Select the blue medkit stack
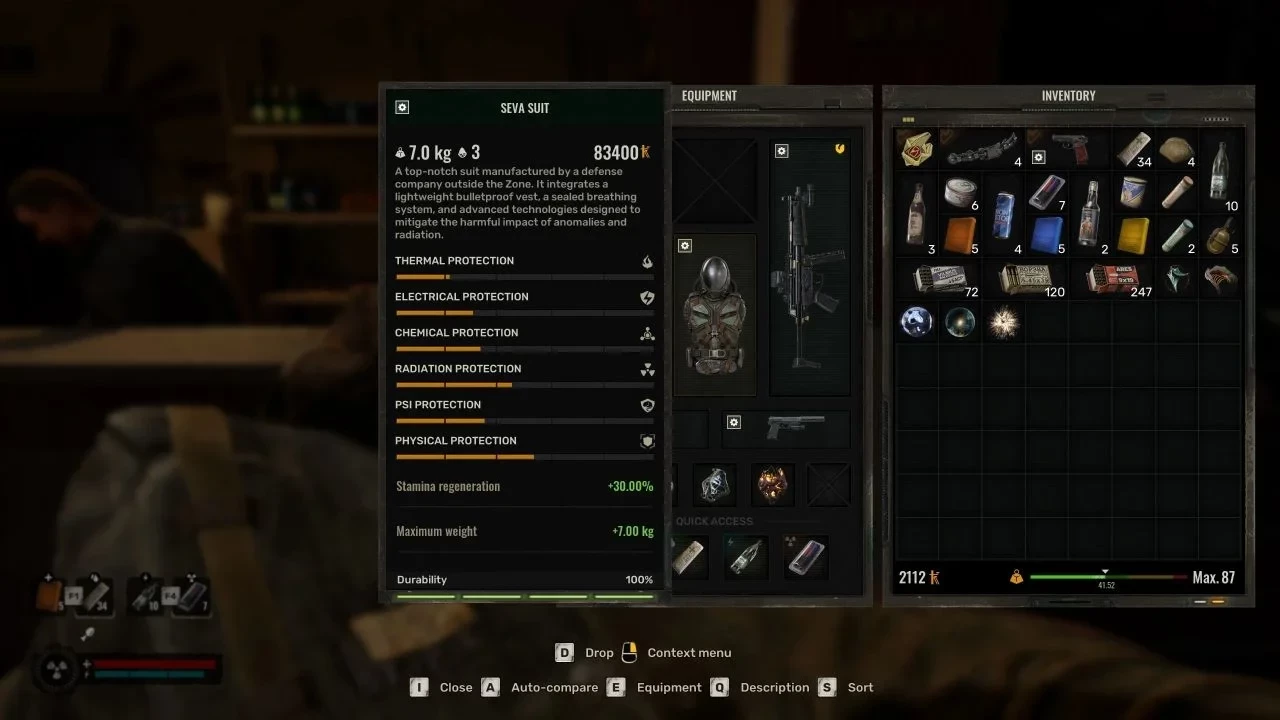This screenshot has height=720, width=1280. point(1047,236)
